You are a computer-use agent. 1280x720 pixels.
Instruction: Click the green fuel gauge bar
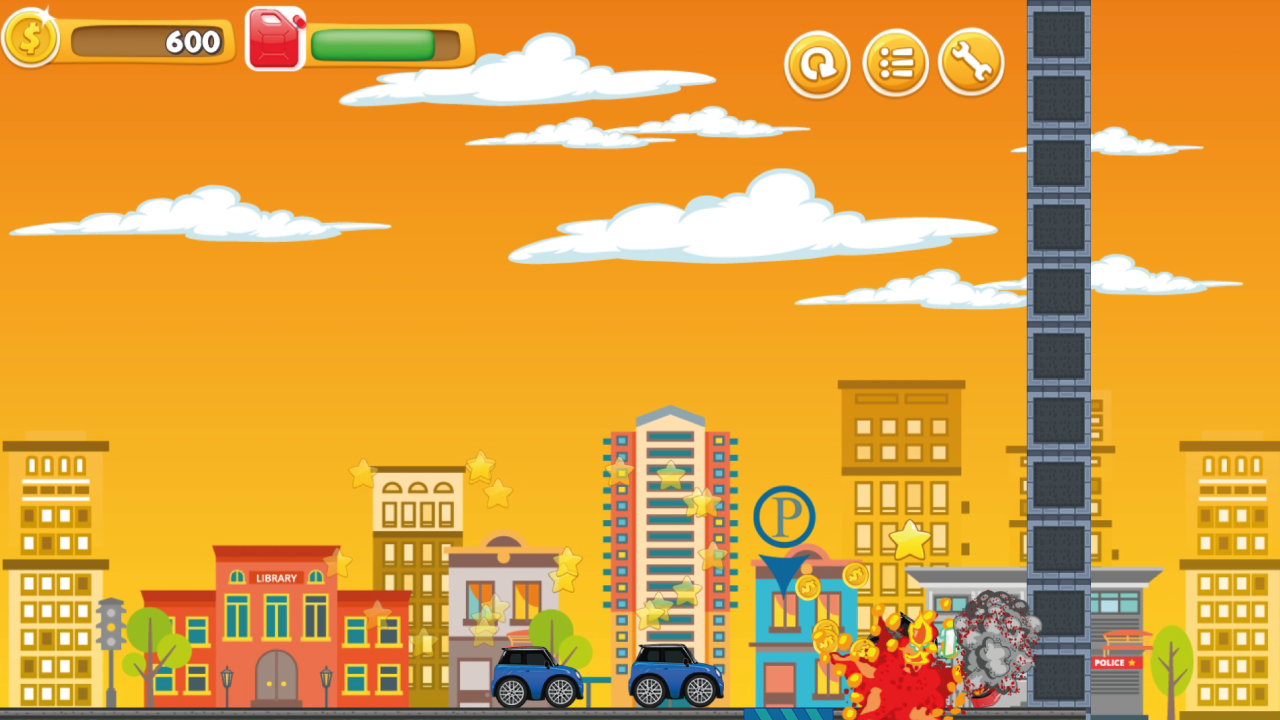pyautogui.click(x=372, y=46)
